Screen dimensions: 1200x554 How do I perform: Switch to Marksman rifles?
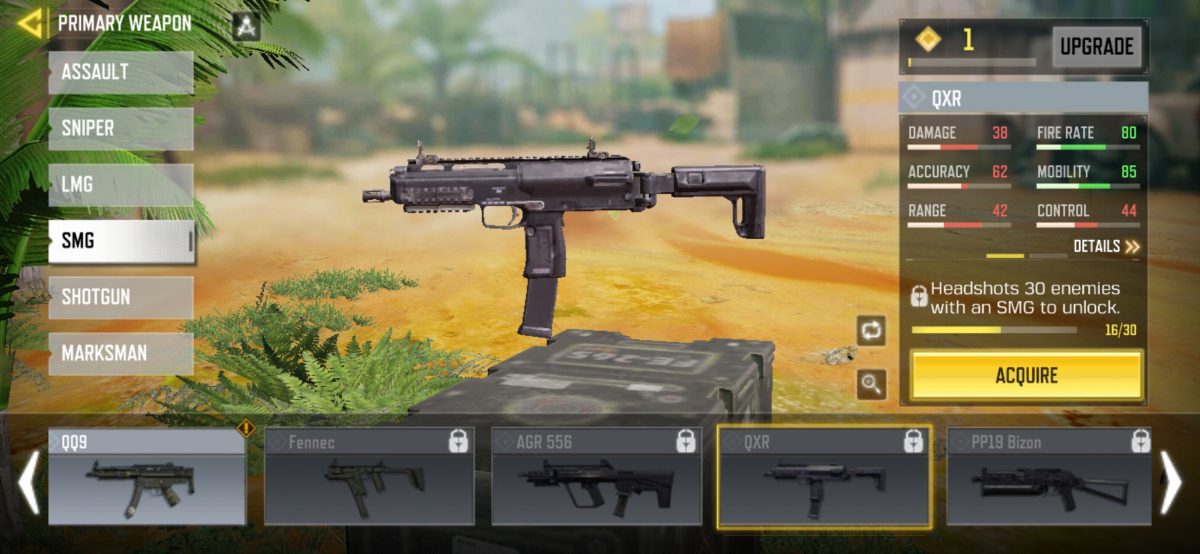[121, 353]
